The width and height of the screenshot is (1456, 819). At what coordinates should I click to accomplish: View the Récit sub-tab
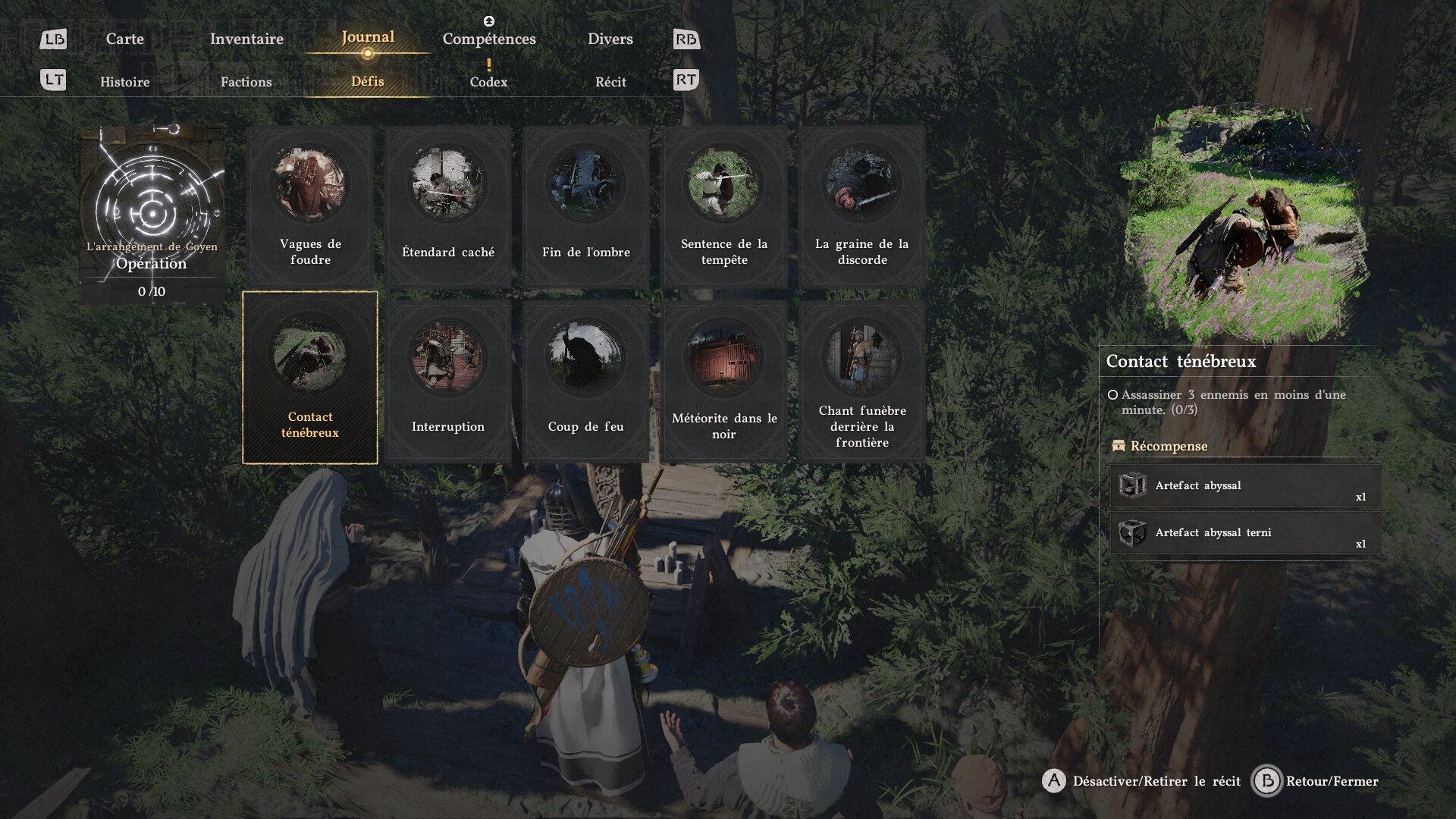click(x=610, y=82)
